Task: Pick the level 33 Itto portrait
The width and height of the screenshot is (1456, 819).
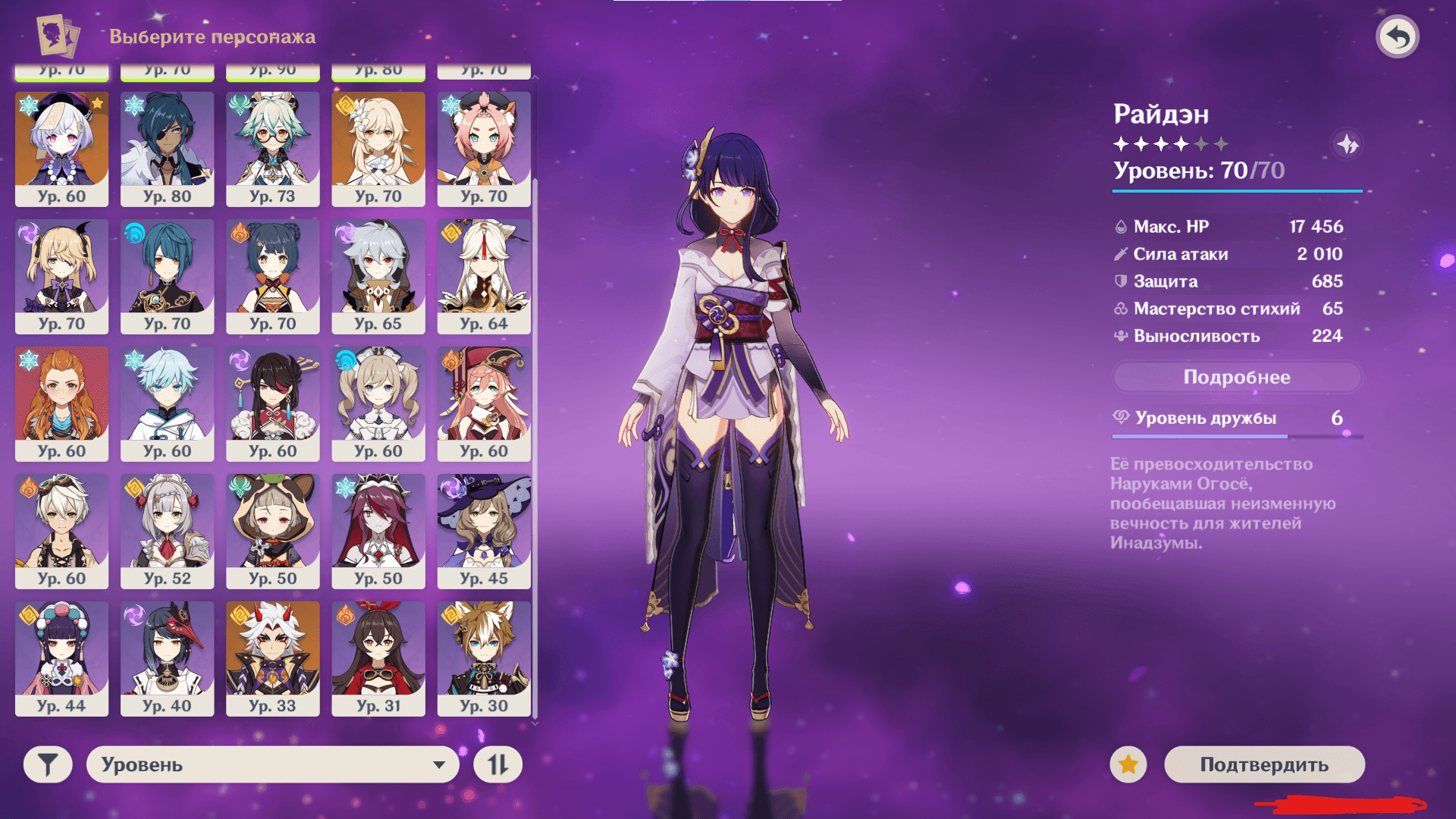Action: pyautogui.click(x=273, y=658)
